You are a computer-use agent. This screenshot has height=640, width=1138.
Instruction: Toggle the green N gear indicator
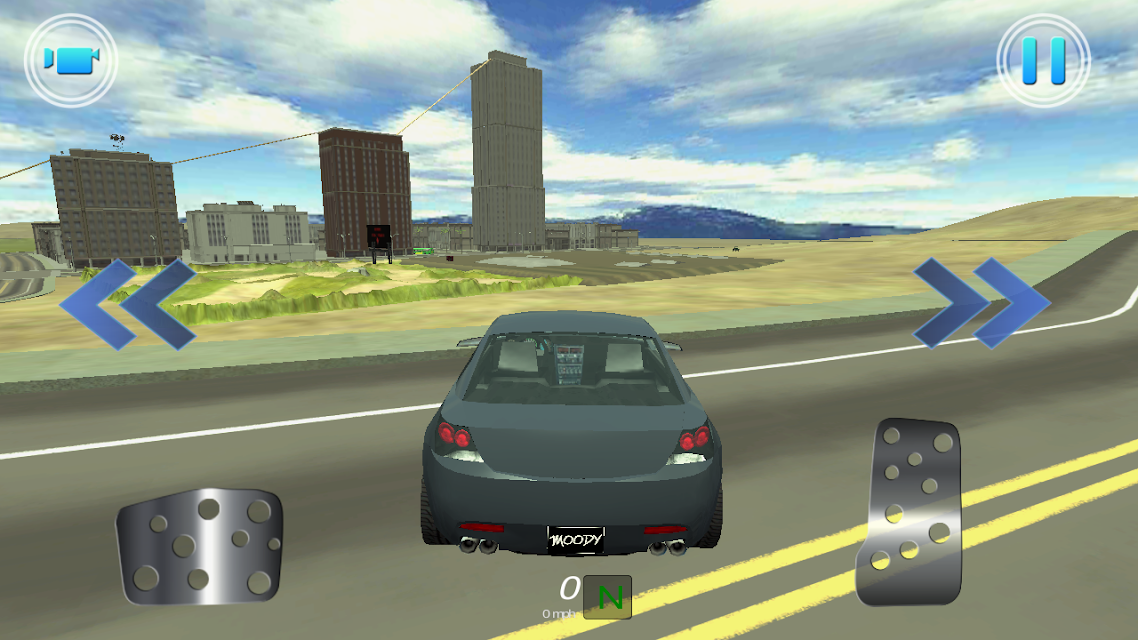(x=608, y=597)
